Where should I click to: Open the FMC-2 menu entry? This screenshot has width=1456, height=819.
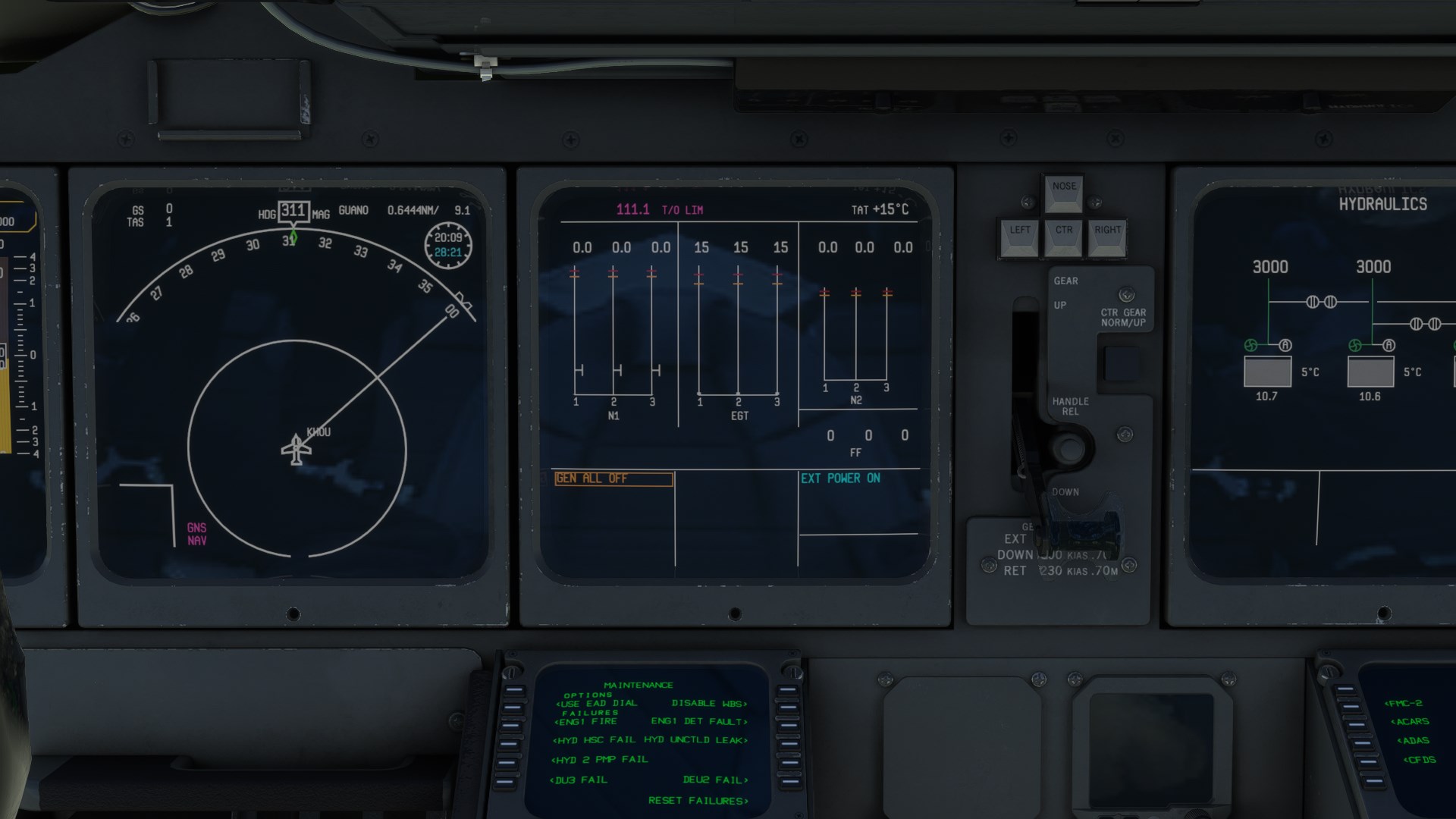click(x=1403, y=704)
